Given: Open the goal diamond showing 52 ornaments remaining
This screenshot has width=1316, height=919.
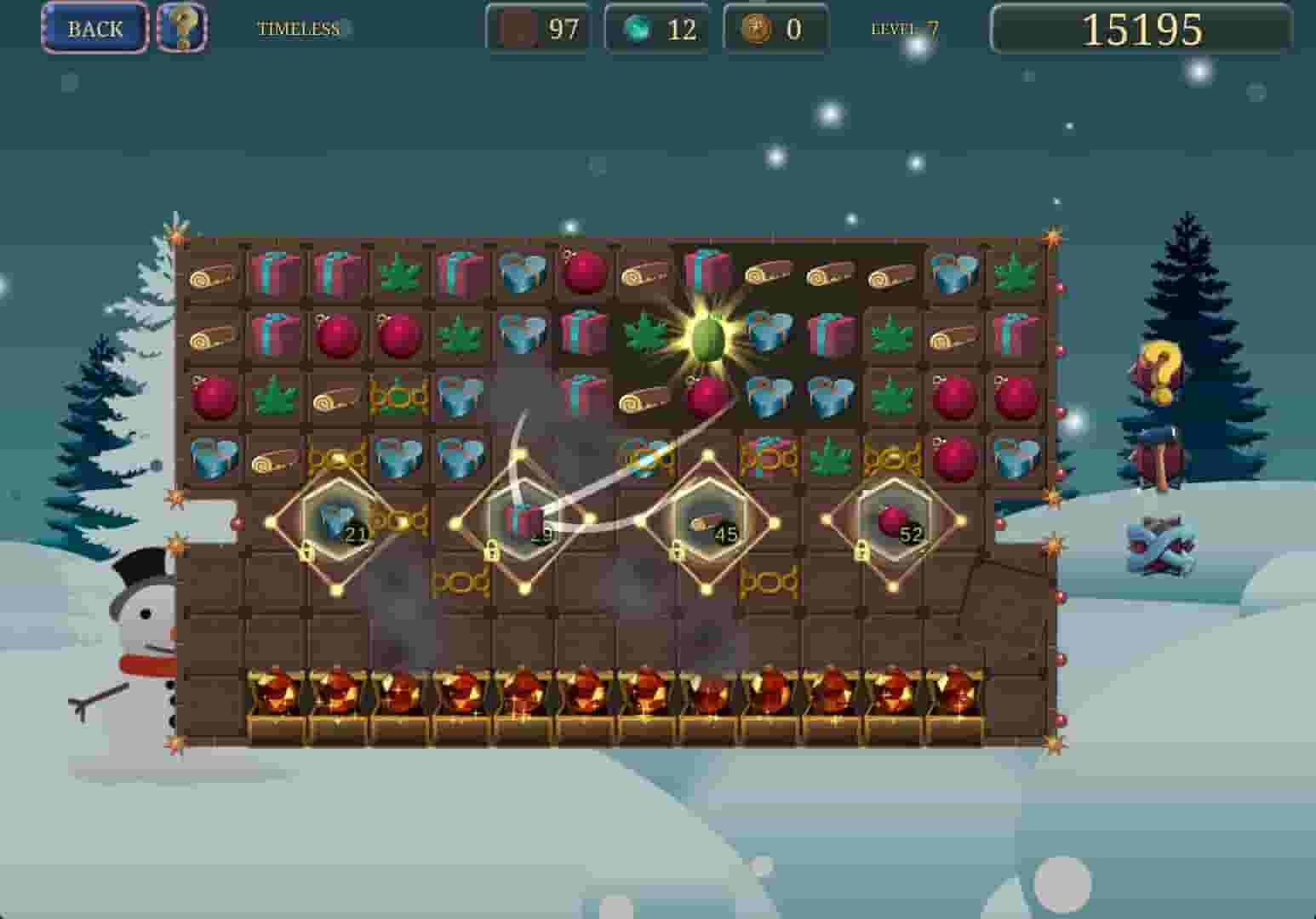Looking at the screenshot, I should pyautogui.click(x=892, y=526).
